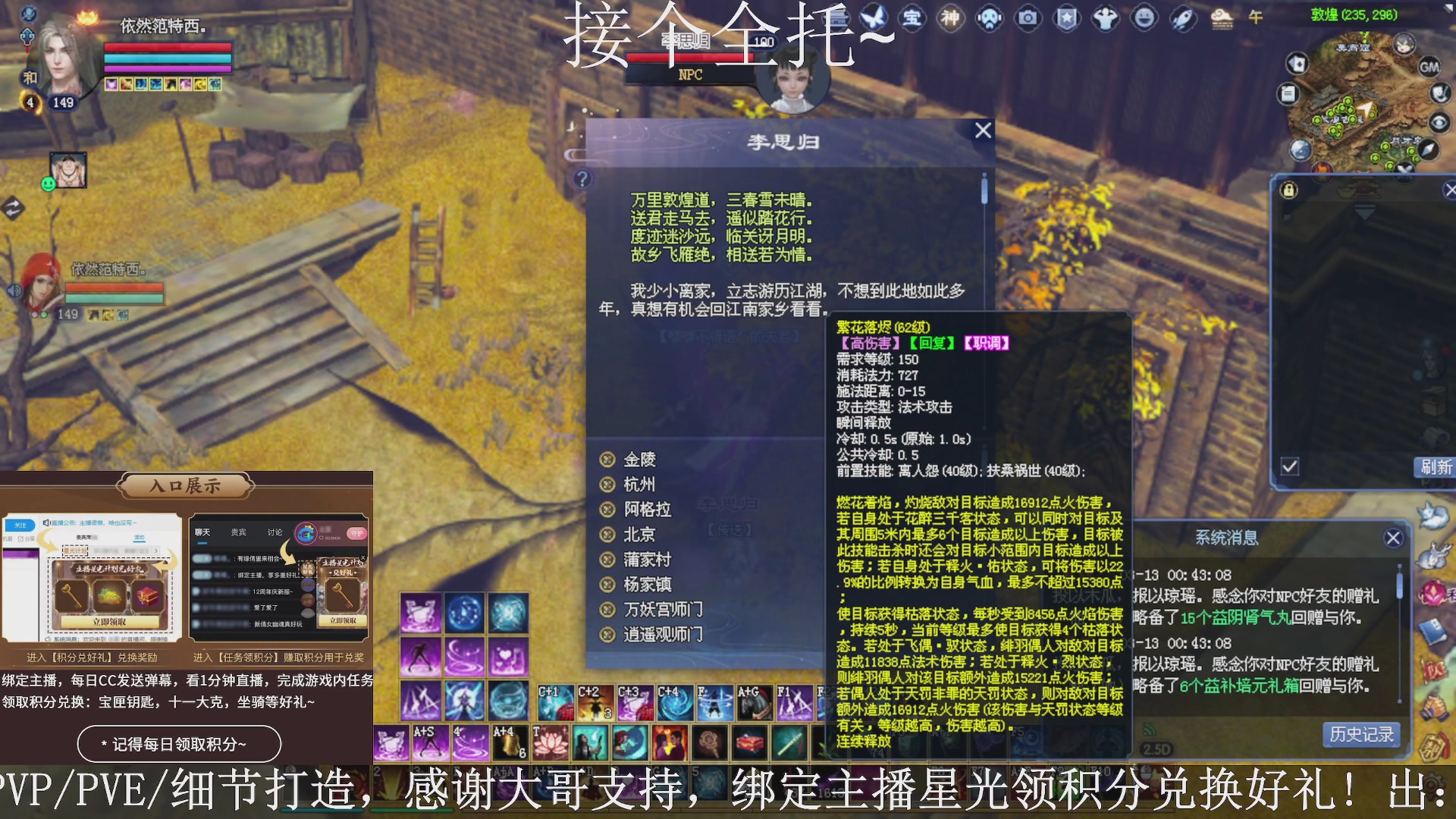Click the red health bar of 依然范特西
1456x819 pixels.
(x=167, y=48)
